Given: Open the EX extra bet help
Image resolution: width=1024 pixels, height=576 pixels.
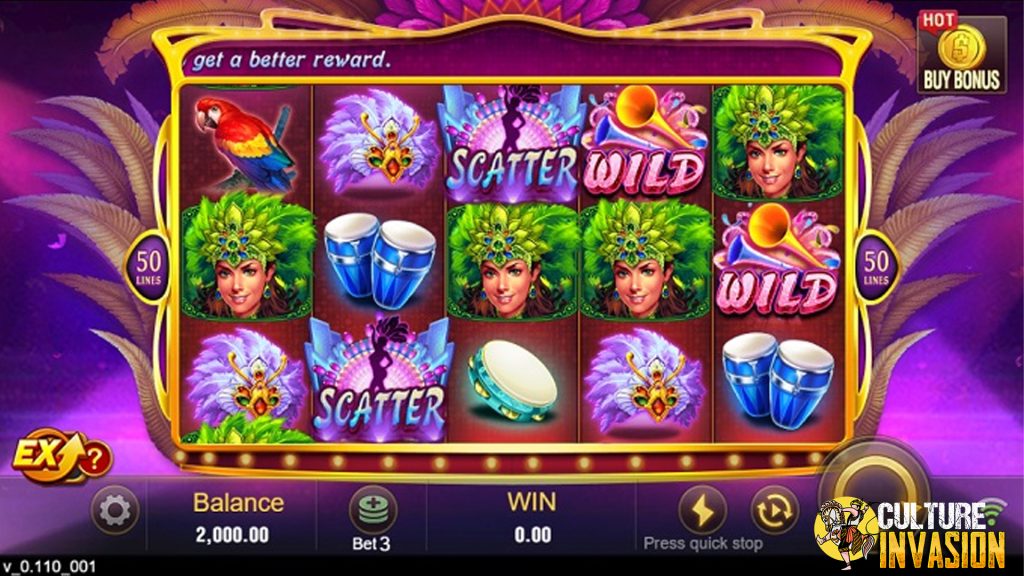Looking at the screenshot, I should click(x=61, y=459).
